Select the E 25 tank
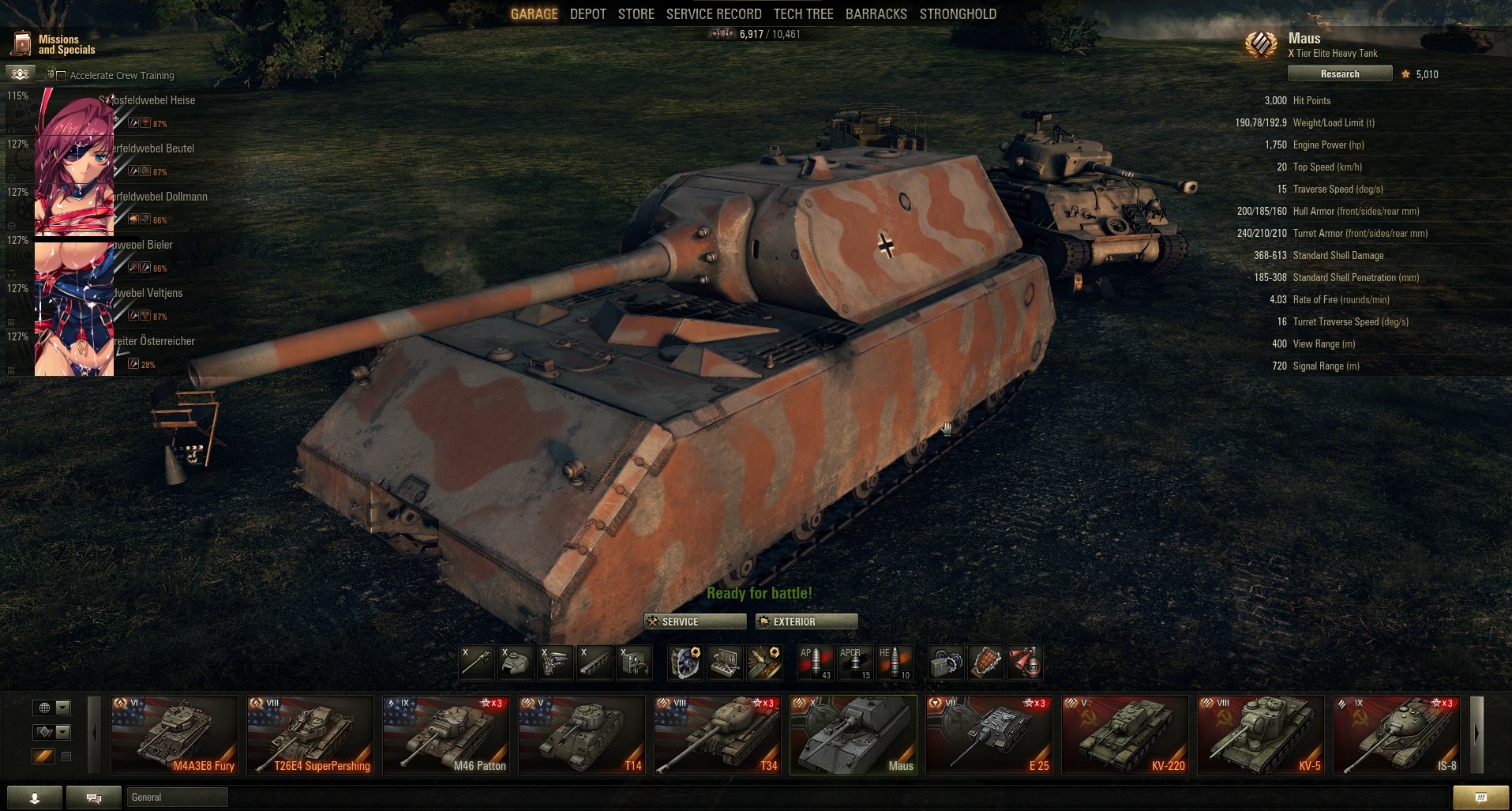The height and width of the screenshot is (811, 1512). [989, 734]
